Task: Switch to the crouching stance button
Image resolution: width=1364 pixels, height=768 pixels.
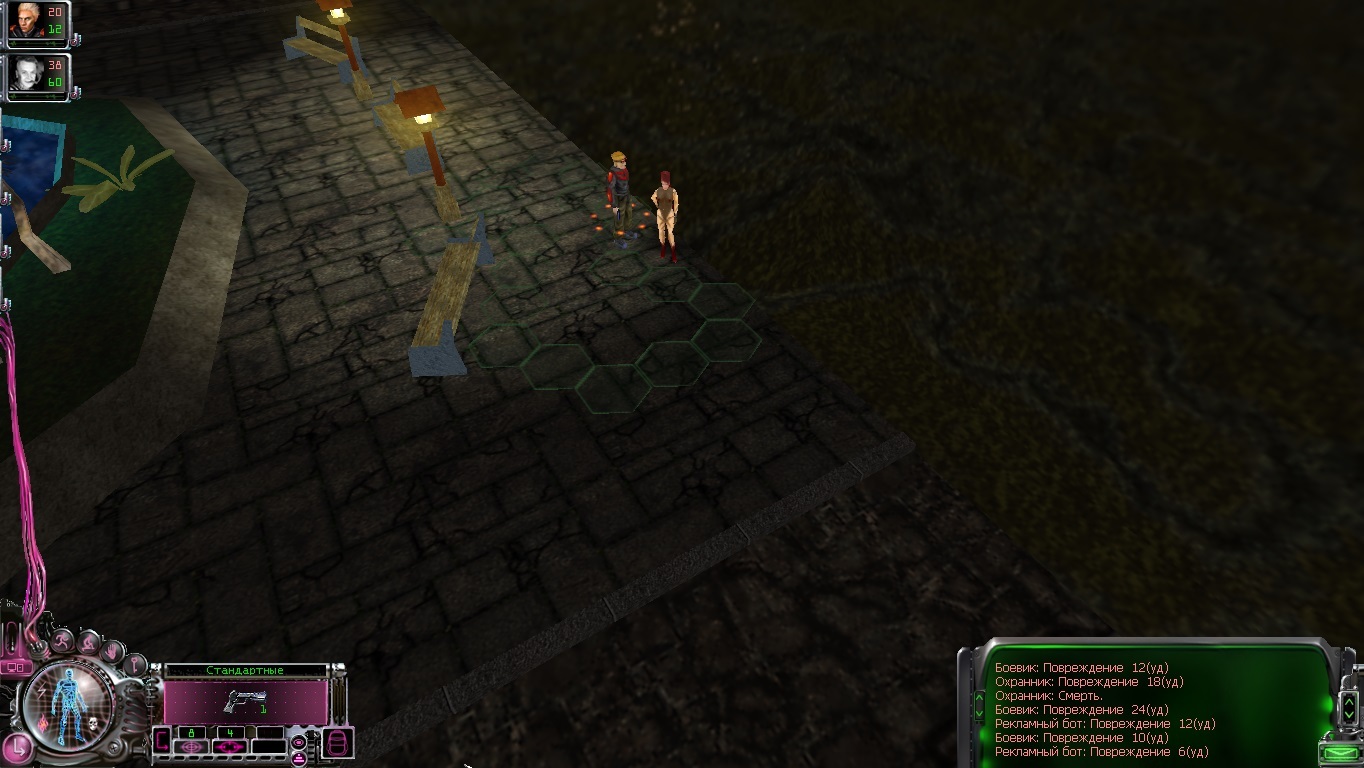Action: coord(89,643)
